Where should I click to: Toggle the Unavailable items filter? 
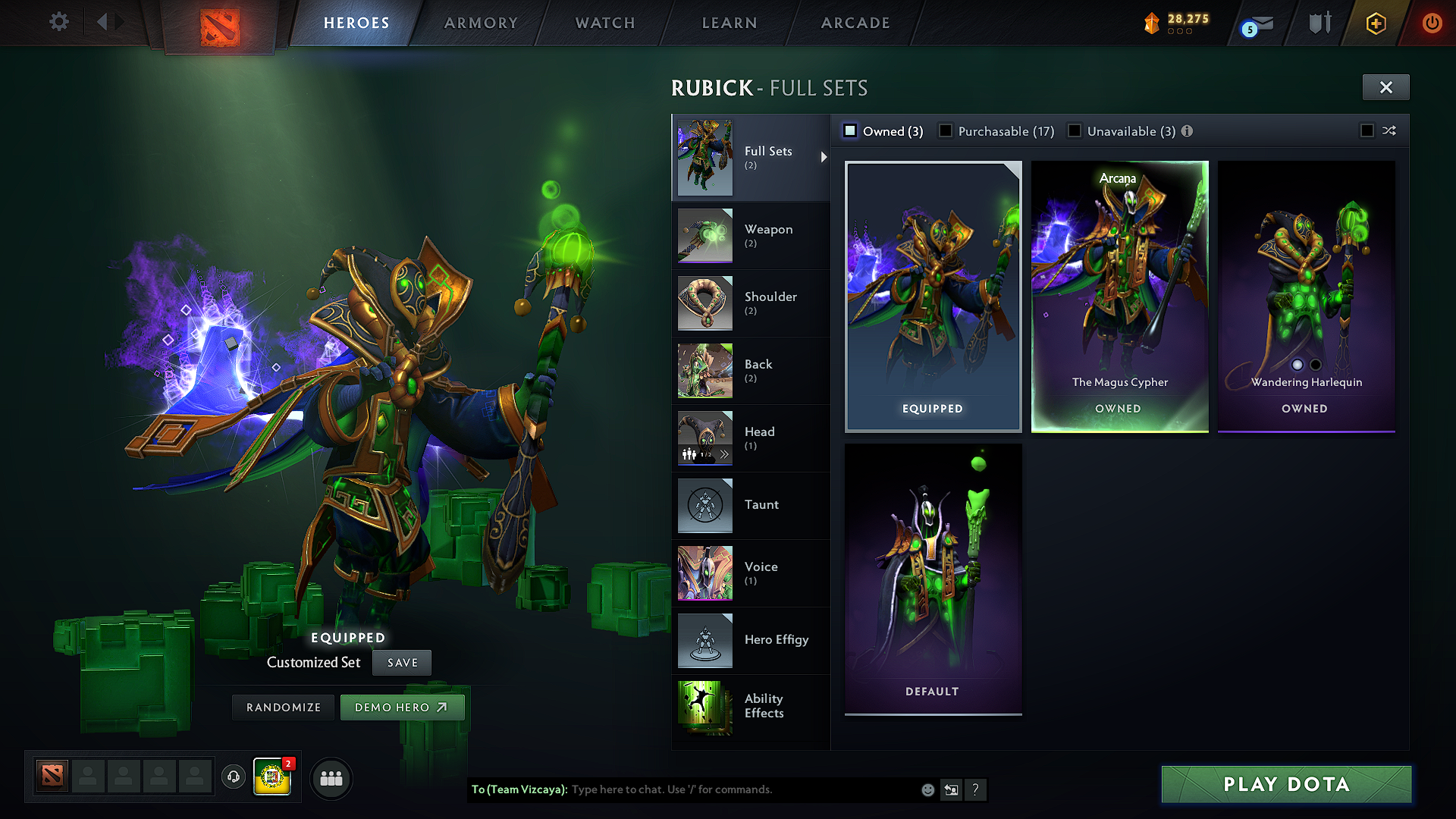pyautogui.click(x=1075, y=130)
